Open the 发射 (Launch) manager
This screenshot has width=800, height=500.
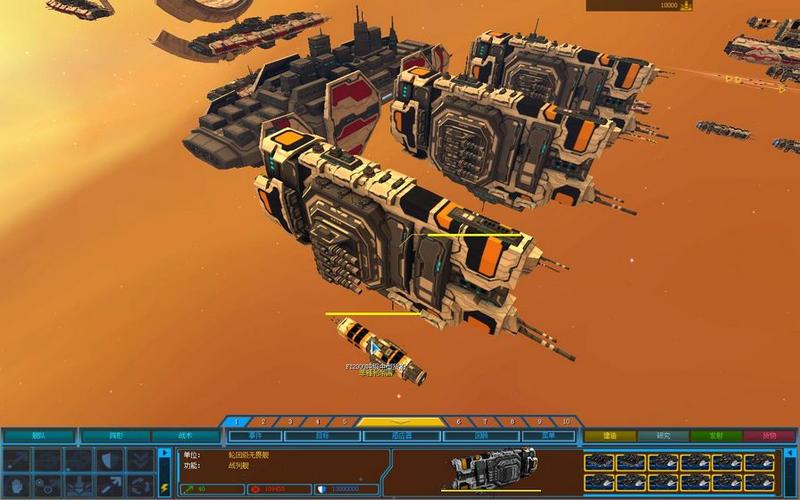718,436
